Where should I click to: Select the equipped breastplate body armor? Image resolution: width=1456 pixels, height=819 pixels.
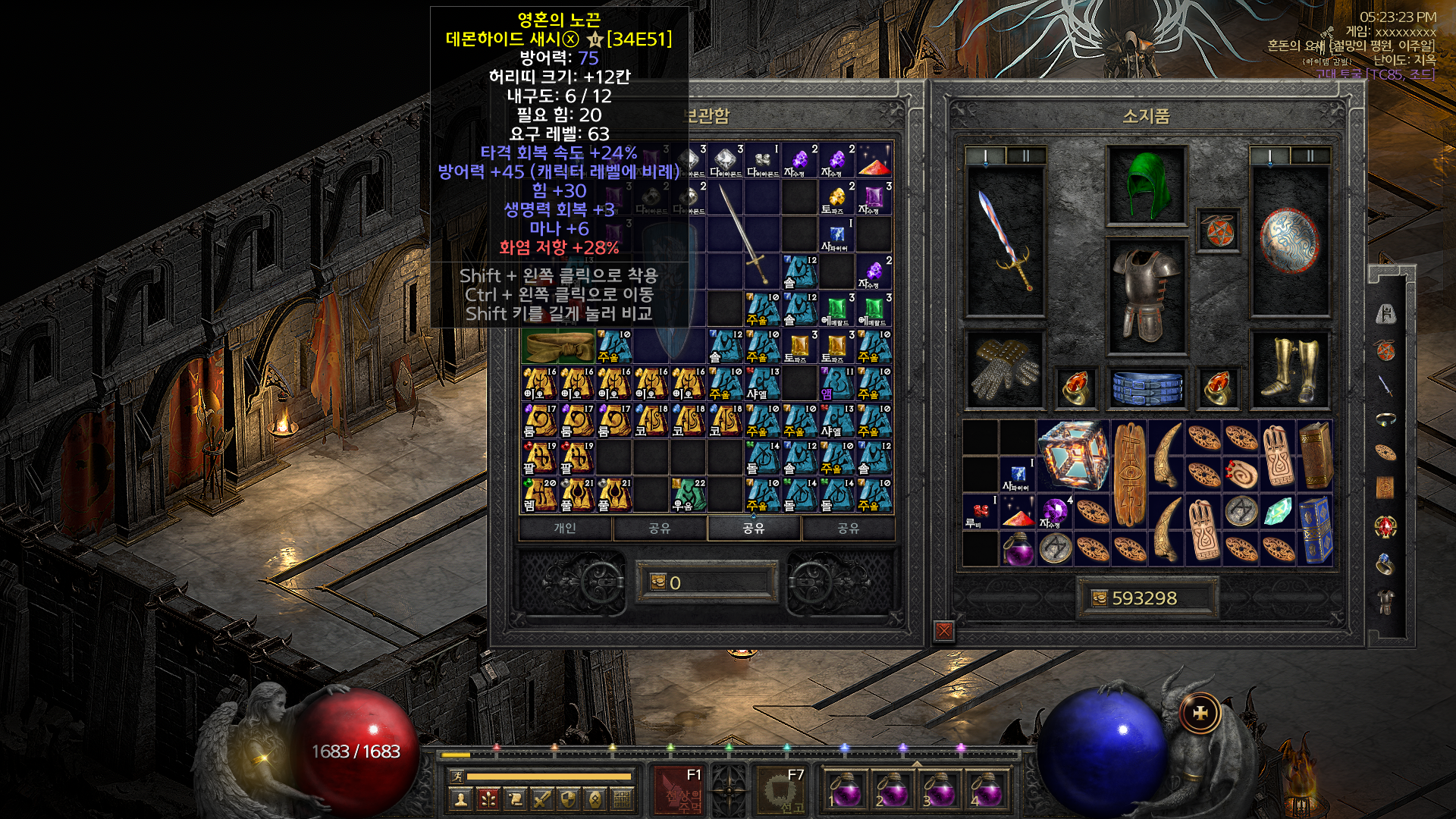[1146, 296]
